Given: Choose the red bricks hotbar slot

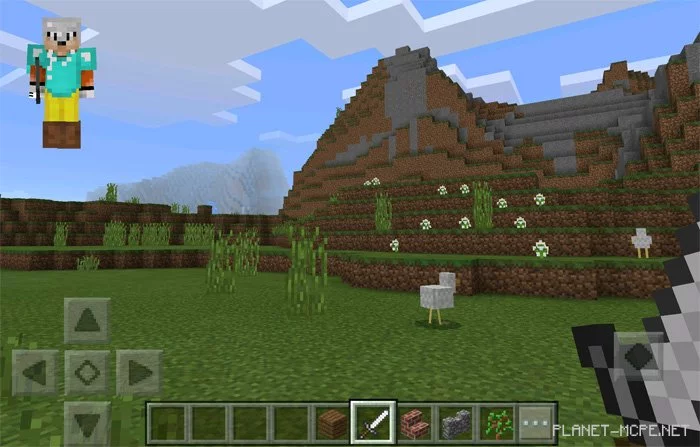Looking at the screenshot, I should click(x=414, y=421).
